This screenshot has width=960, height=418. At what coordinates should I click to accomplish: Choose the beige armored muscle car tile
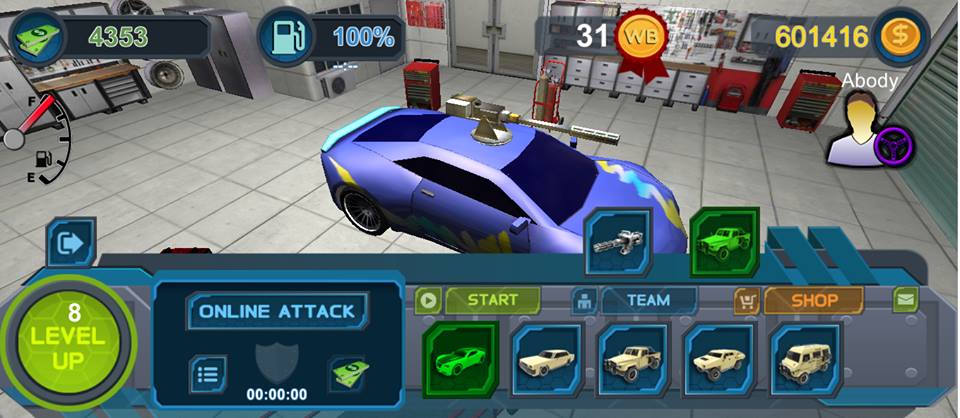(719, 358)
